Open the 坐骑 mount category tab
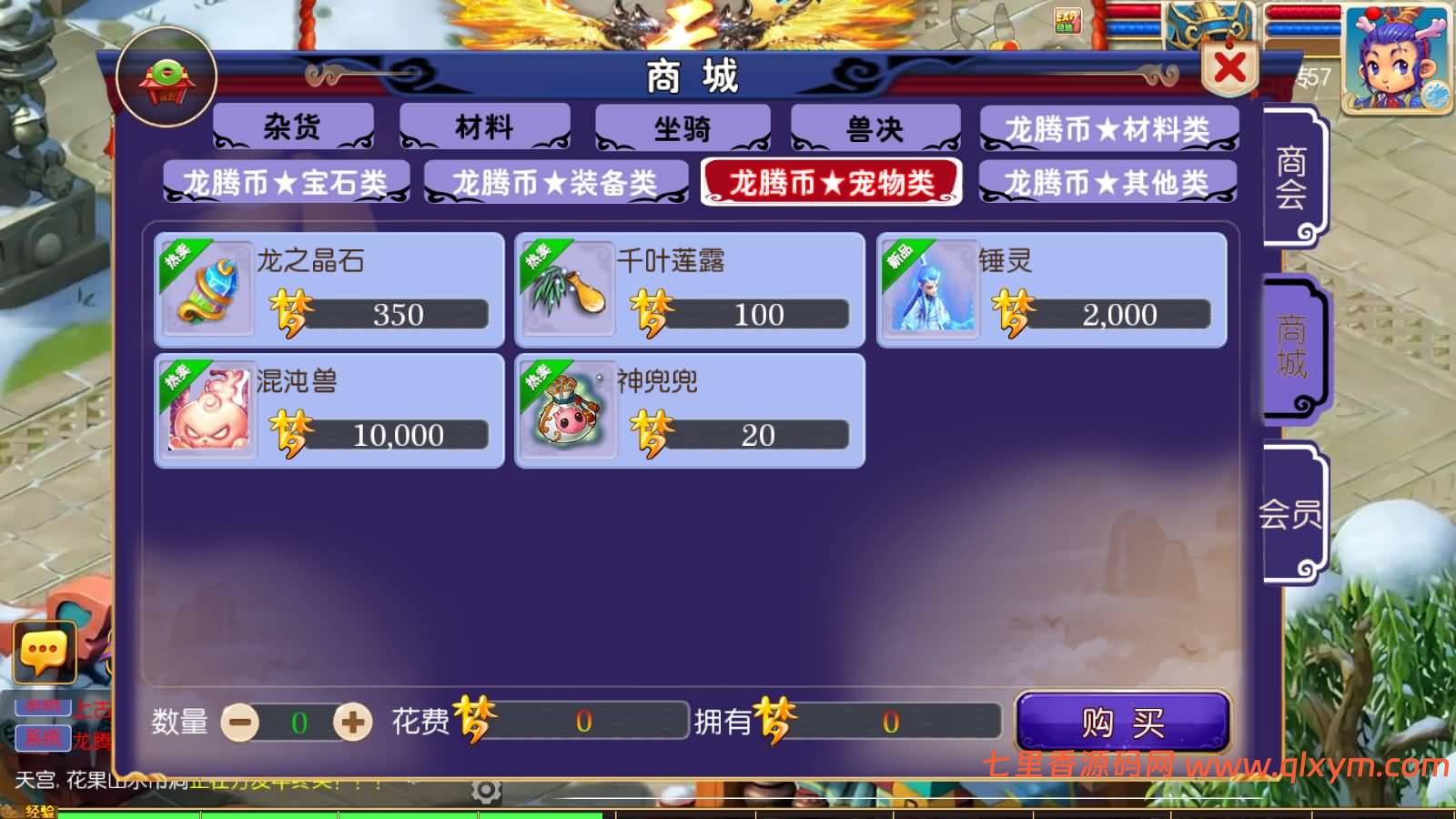The height and width of the screenshot is (819, 1456). click(x=681, y=127)
